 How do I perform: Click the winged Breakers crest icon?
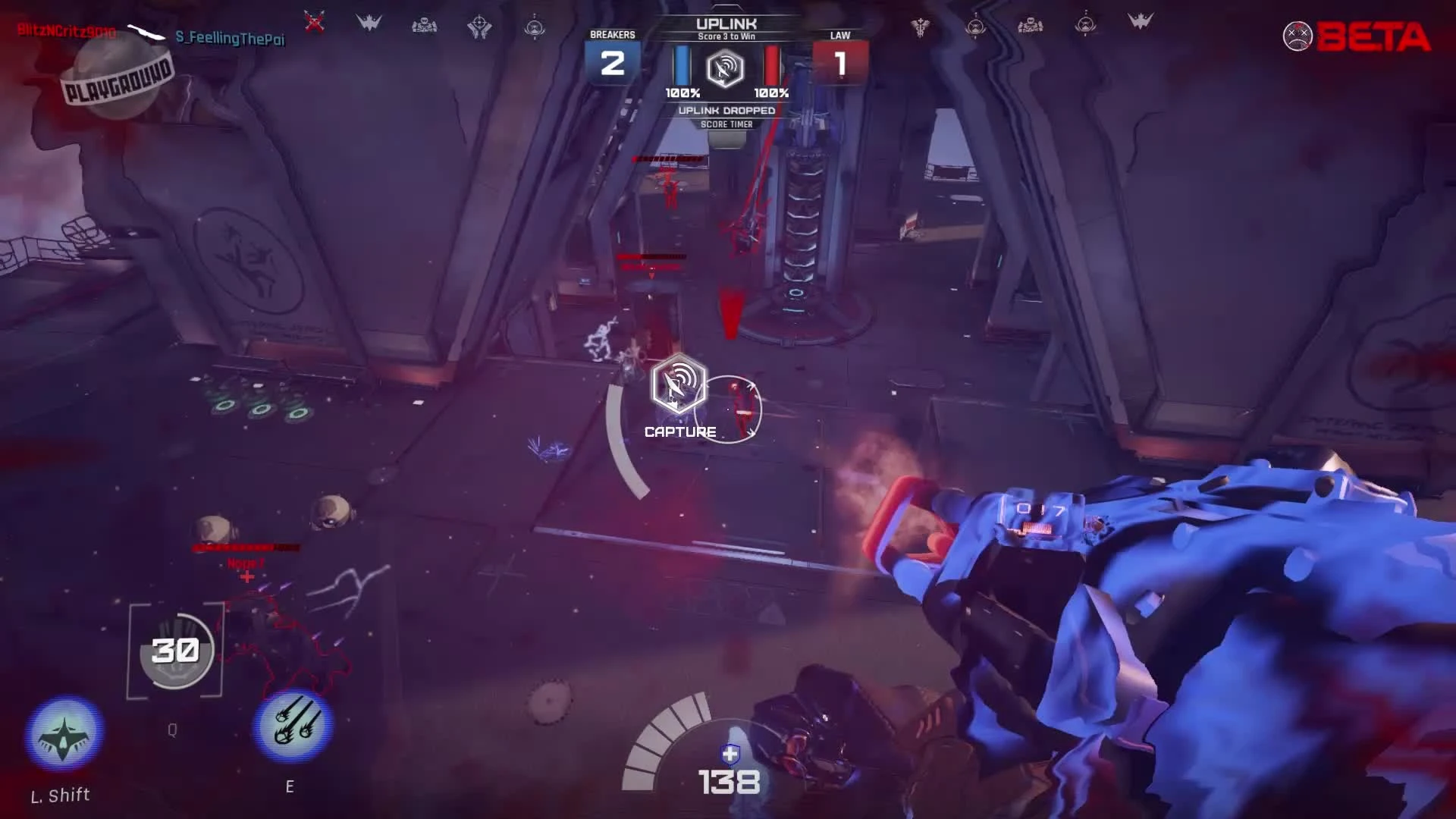click(x=368, y=21)
